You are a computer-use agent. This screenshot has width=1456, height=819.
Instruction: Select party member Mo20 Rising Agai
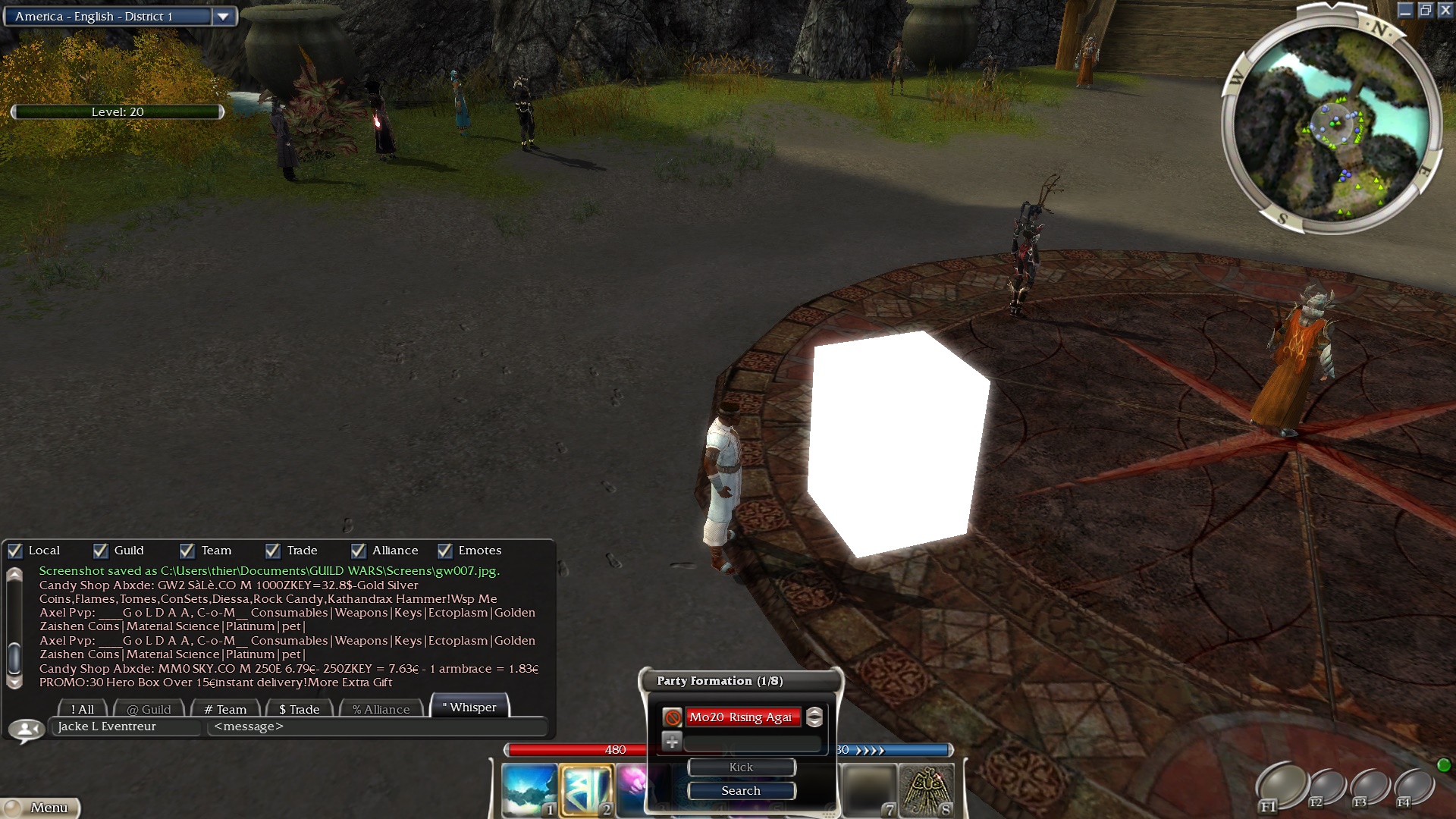pyautogui.click(x=742, y=717)
